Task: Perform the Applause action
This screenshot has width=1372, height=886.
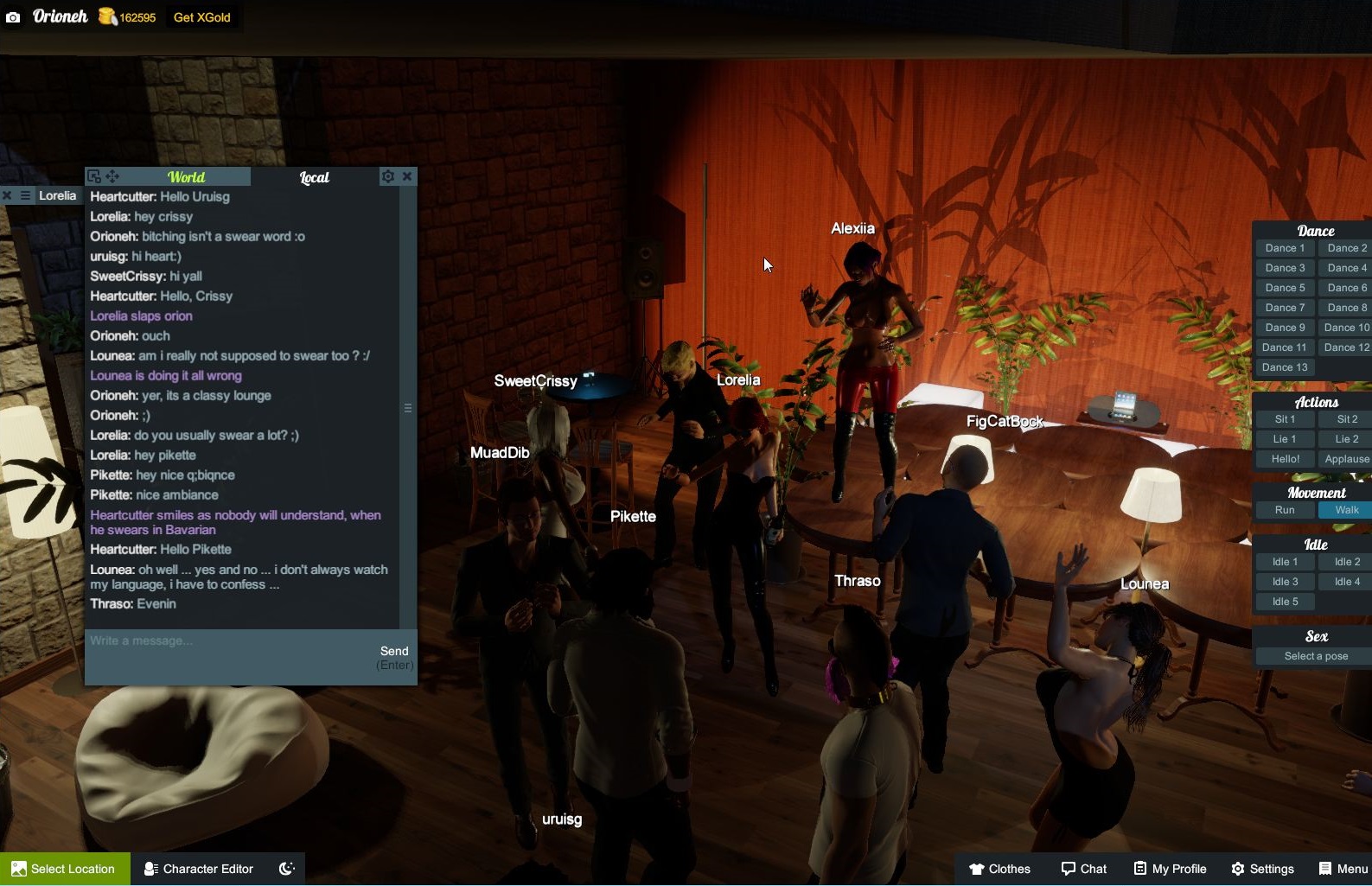Action: (1346, 459)
